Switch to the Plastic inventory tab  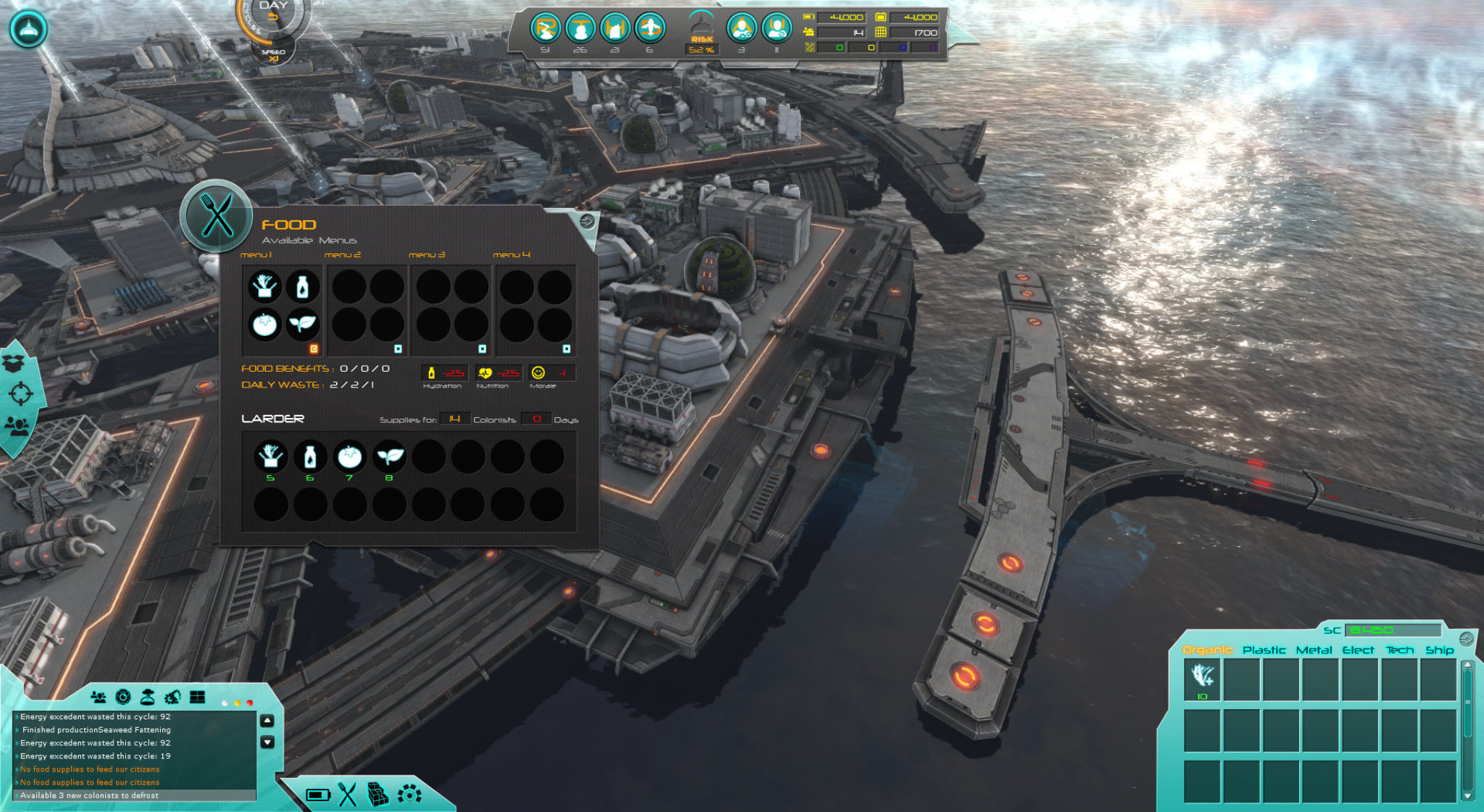1264,650
